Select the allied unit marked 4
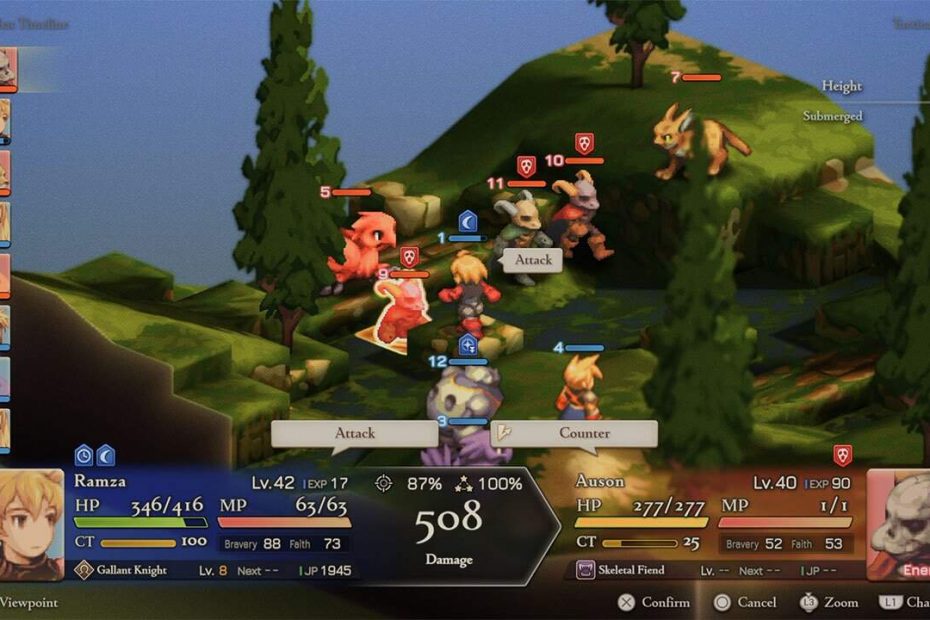Image resolution: width=930 pixels, height=620 pixels. pos(579,385)
